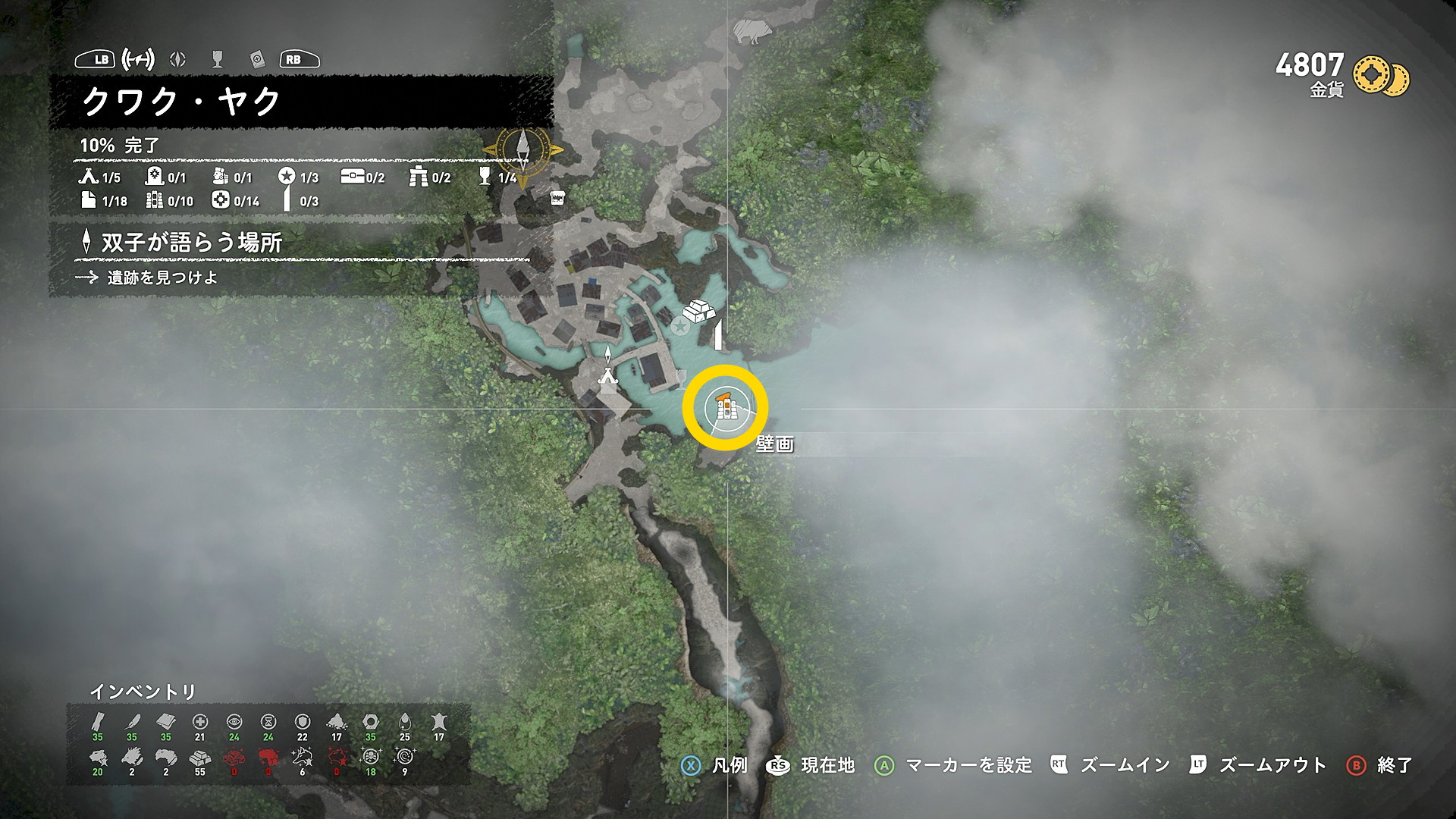Screen dimensions: 1456x819
Task: Select the health herb inventory icon
Action: (199, 722)
